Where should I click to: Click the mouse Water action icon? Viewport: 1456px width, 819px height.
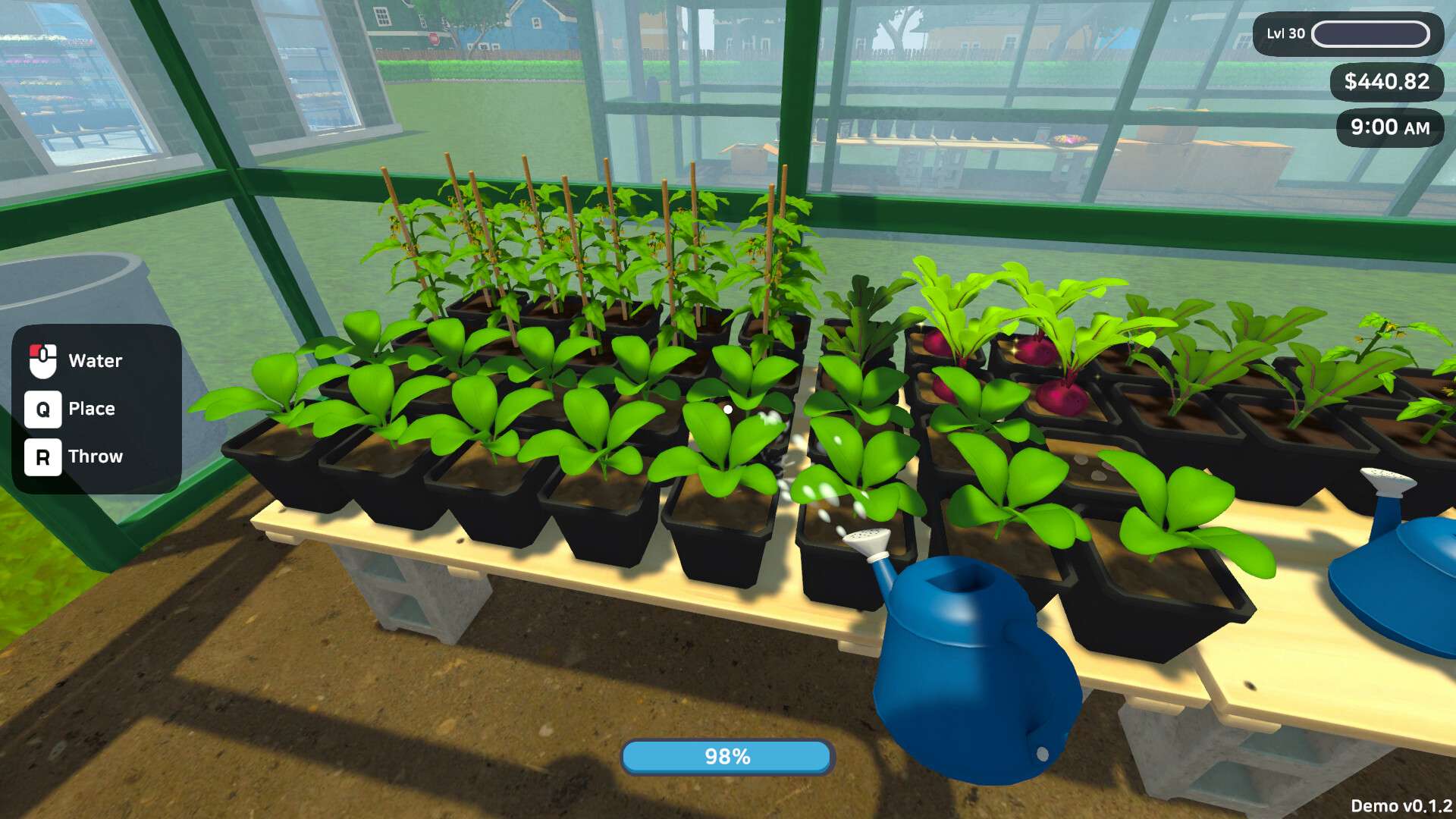(44, 360)
